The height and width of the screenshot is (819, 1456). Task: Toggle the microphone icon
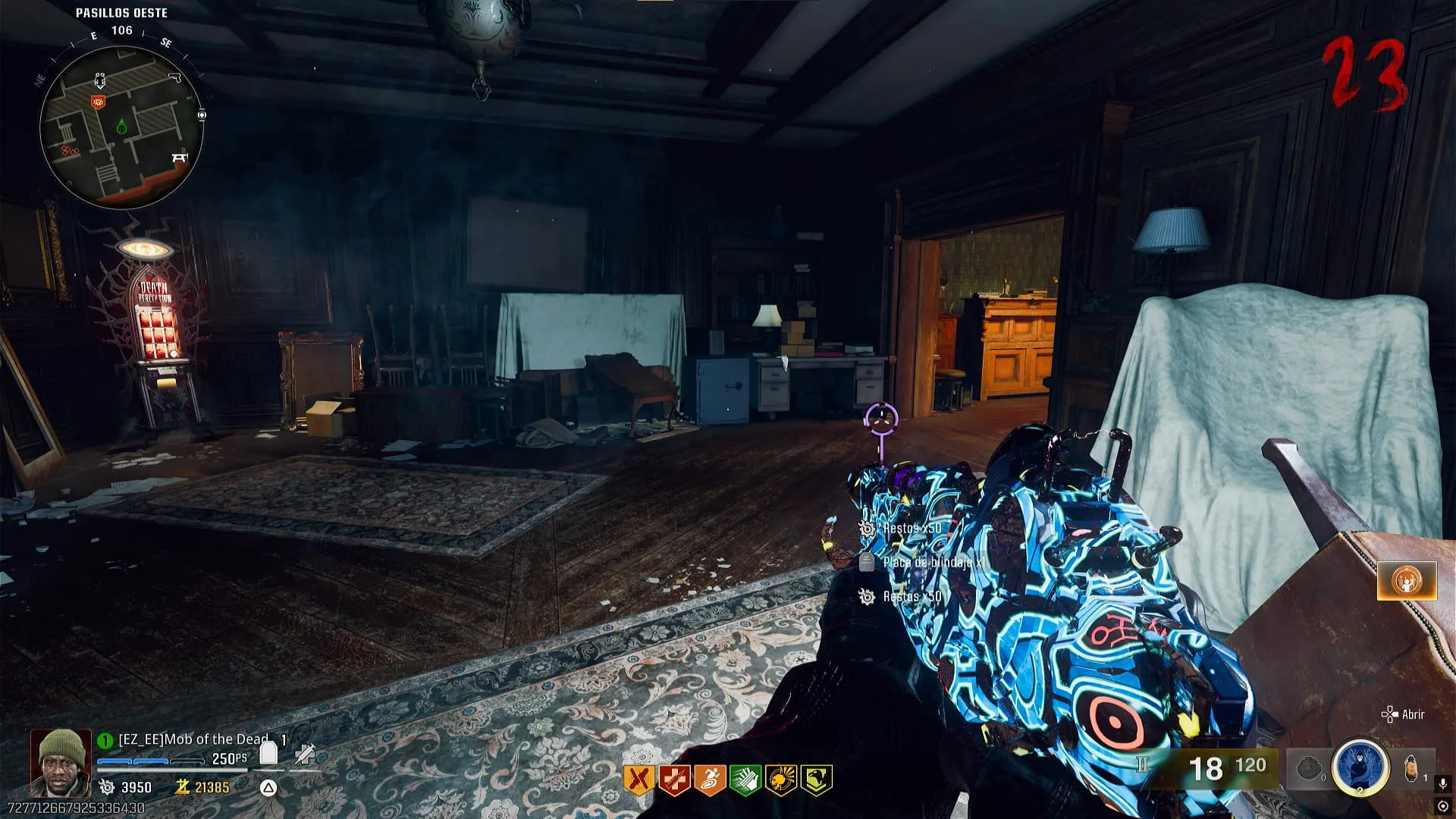click(1442, 784)
